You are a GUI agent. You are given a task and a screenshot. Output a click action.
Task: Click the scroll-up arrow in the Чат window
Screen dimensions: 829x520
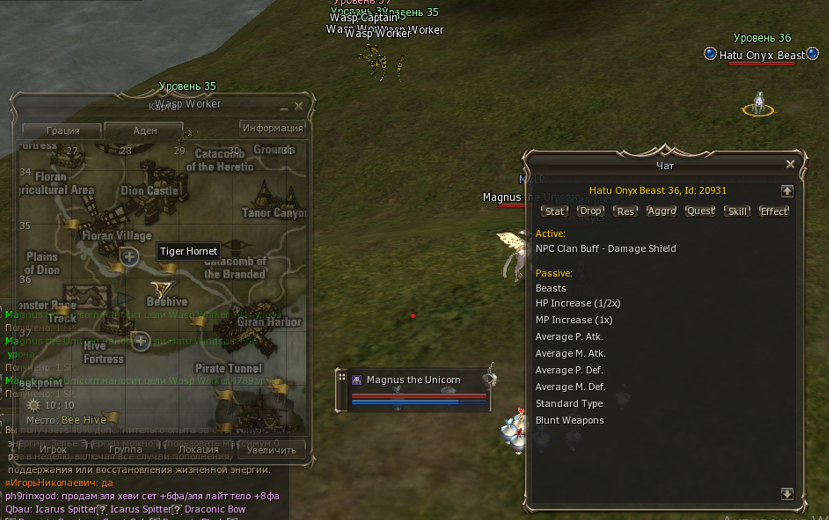[787, 190]
